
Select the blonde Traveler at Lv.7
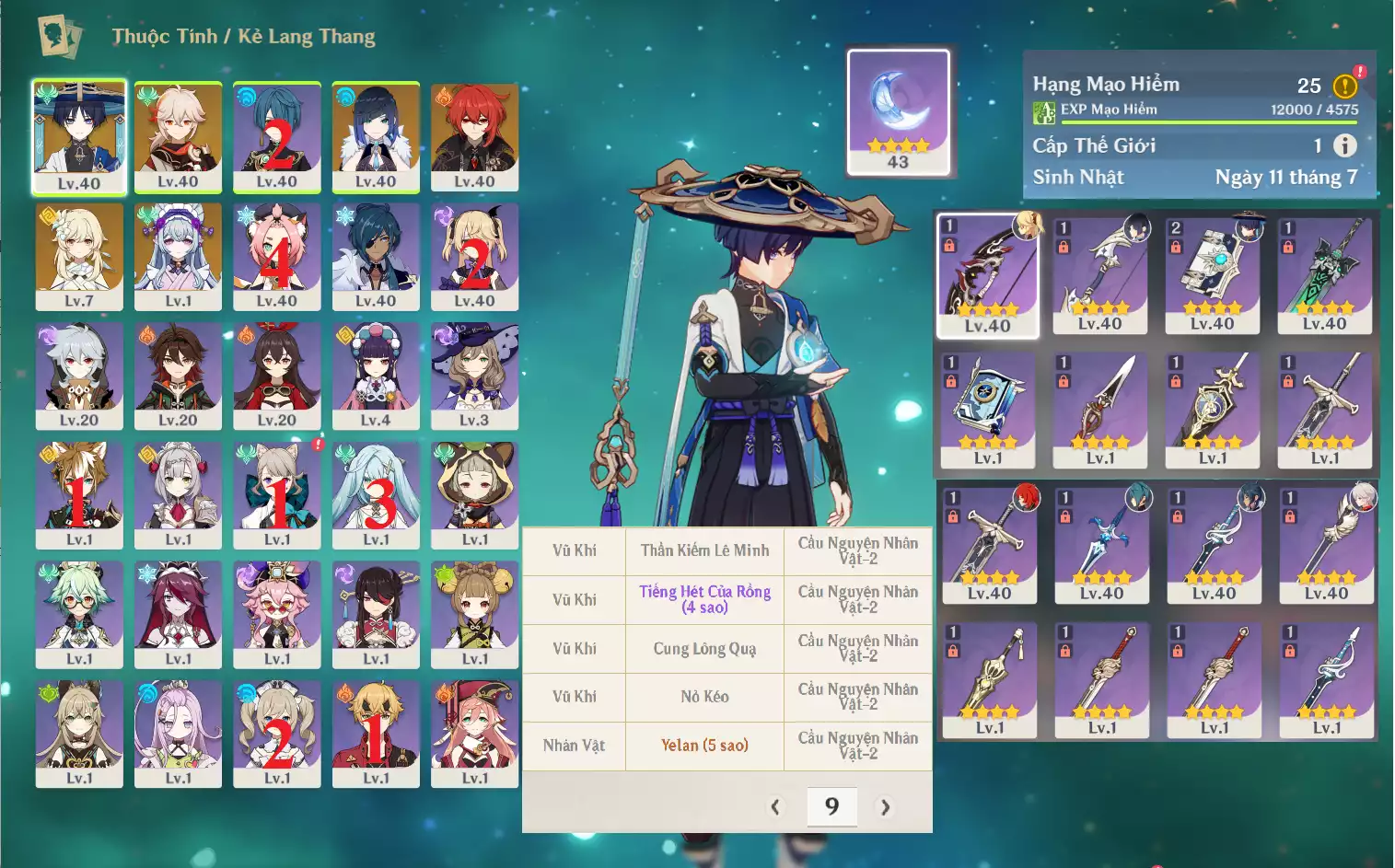(79, 256)
